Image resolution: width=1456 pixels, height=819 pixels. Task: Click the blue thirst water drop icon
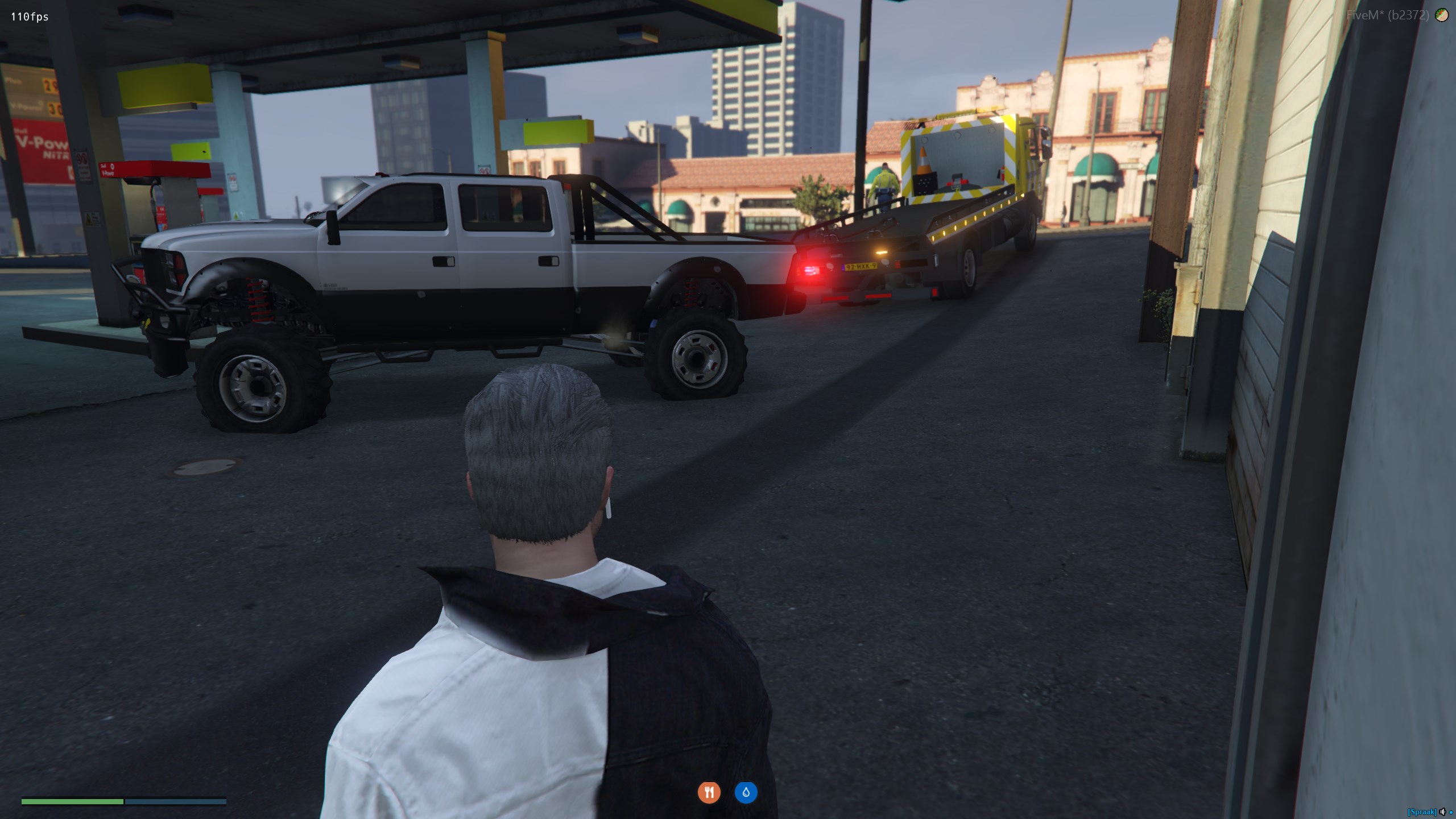click(746, 792)
